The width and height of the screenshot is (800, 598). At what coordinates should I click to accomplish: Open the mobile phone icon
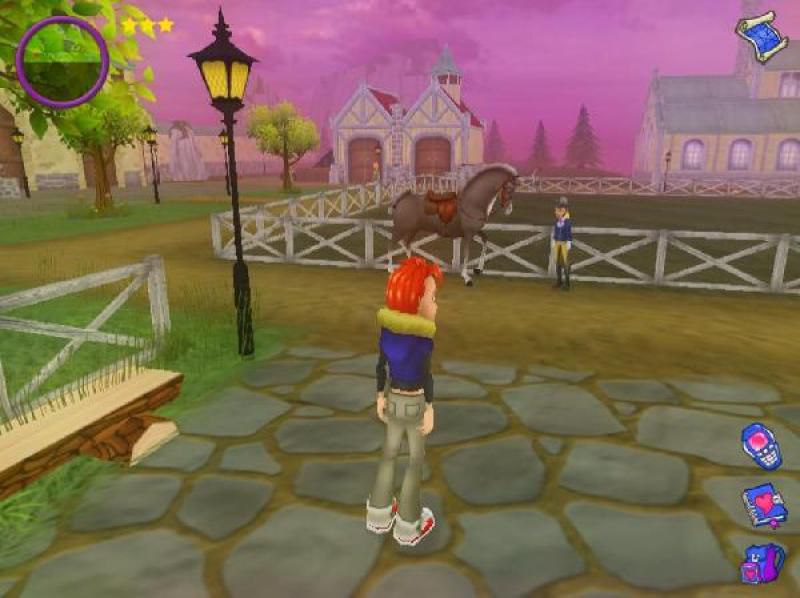coord(761,446)
